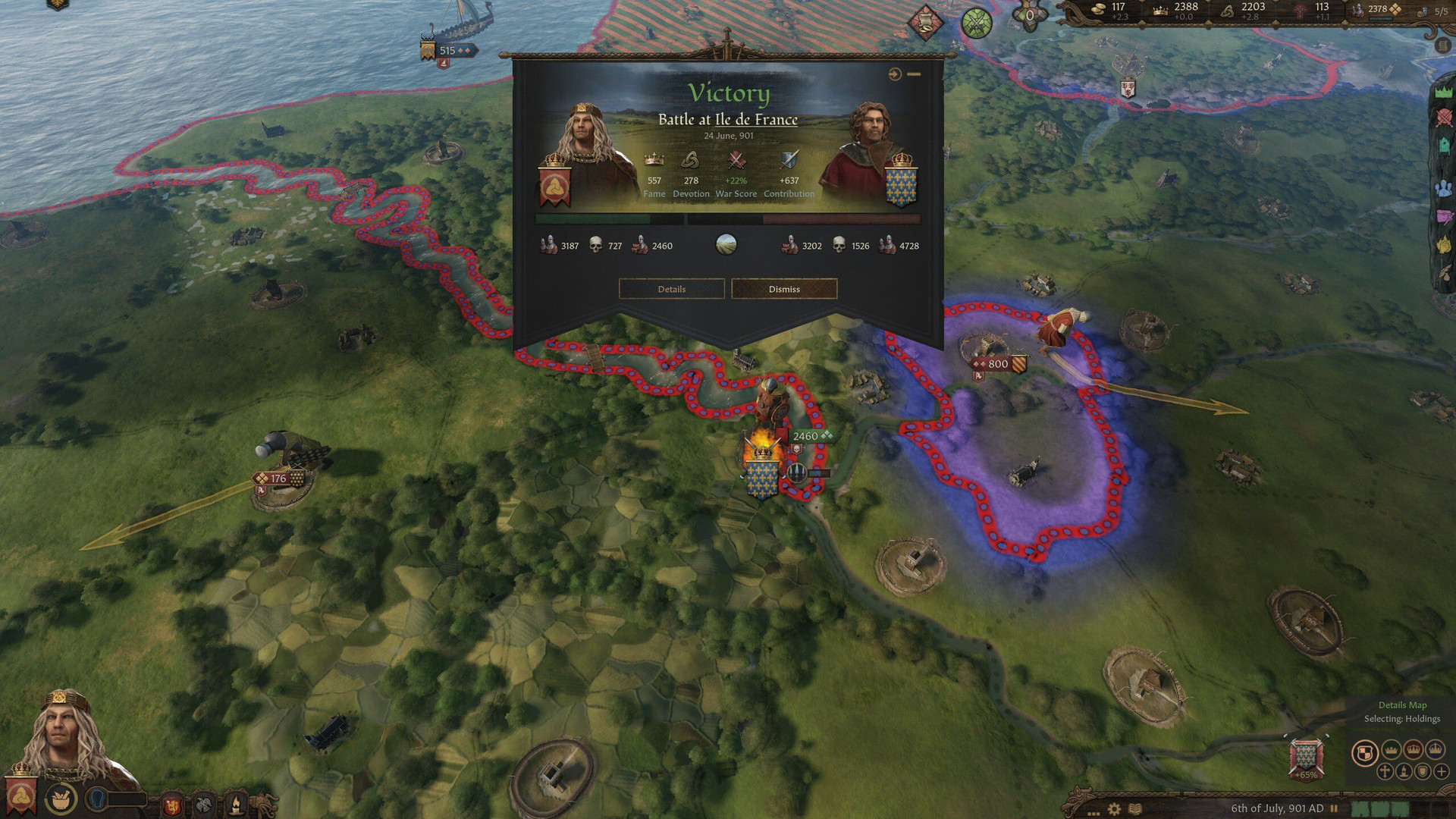Open the mortar and pestle lifestyle focus
Screen dimensions: 1456x819
click(x=61, y=799)
